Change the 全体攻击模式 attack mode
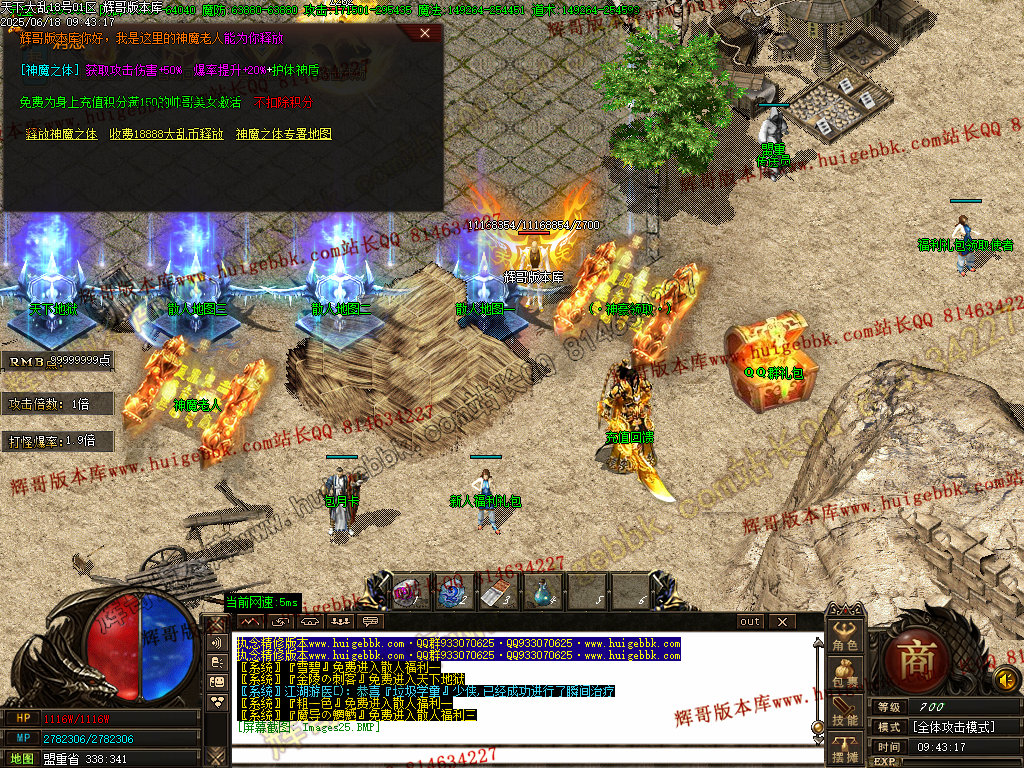Image resolution: width=1024 pixels, height=768 pixels. coord(952,727)
